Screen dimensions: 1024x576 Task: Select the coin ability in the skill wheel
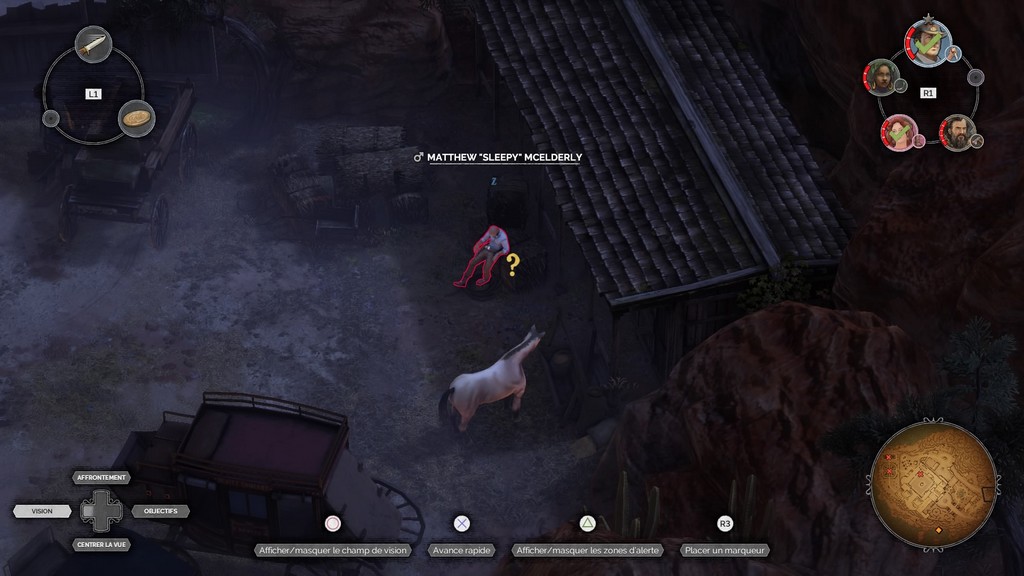point(137,118)
